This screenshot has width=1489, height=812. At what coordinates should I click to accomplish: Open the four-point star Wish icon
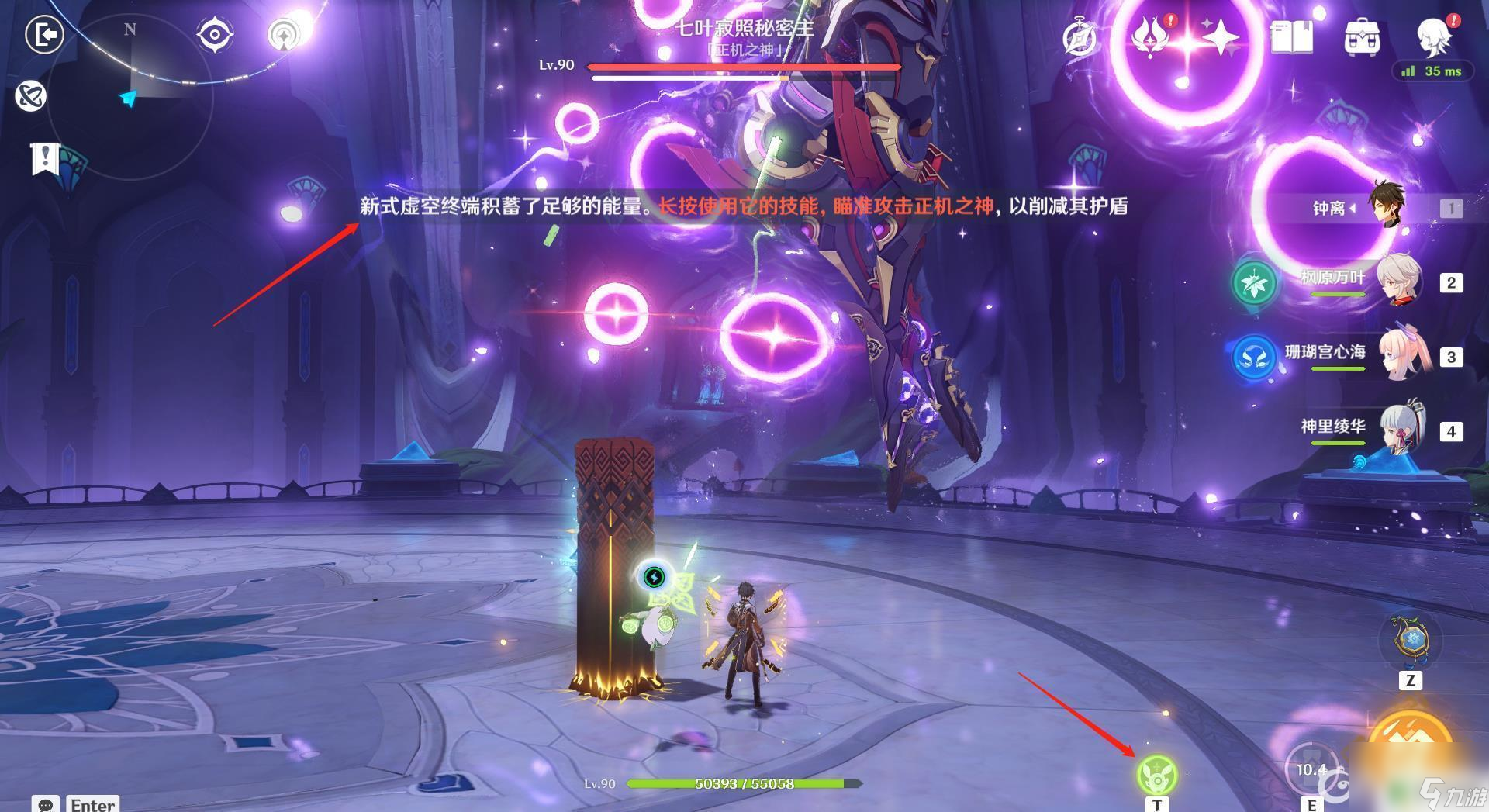[x=1220, y=37]
